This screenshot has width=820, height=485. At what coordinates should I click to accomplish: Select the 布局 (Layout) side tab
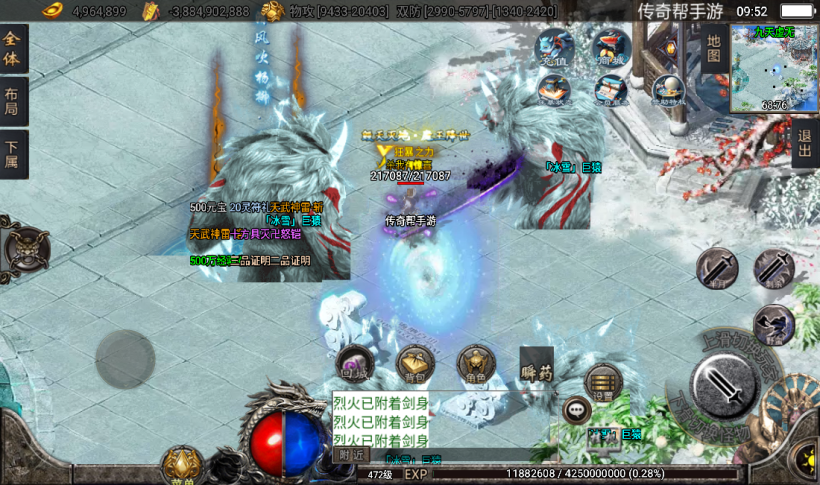[x=13, y=101]
